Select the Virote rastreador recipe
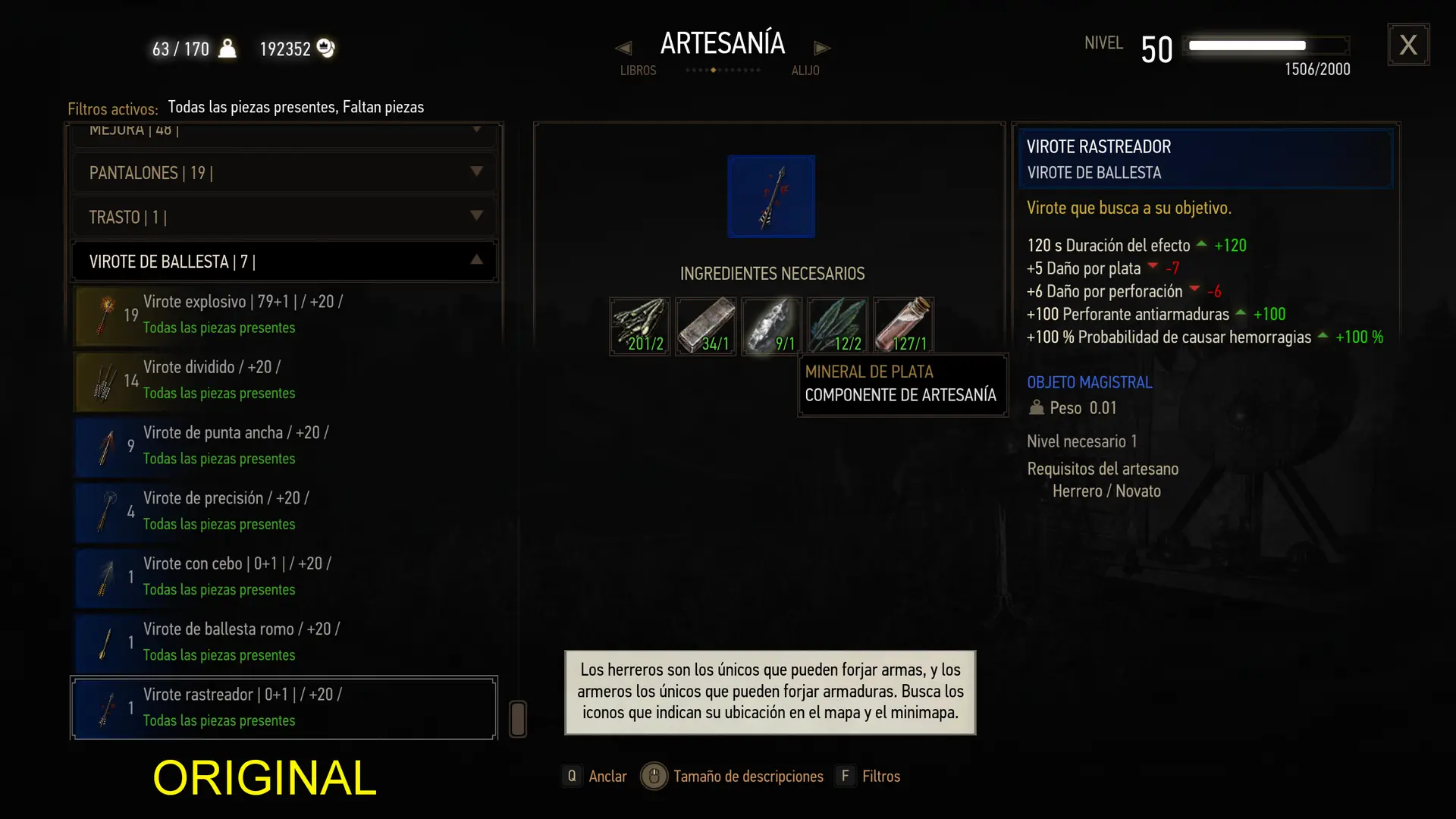 284,708
